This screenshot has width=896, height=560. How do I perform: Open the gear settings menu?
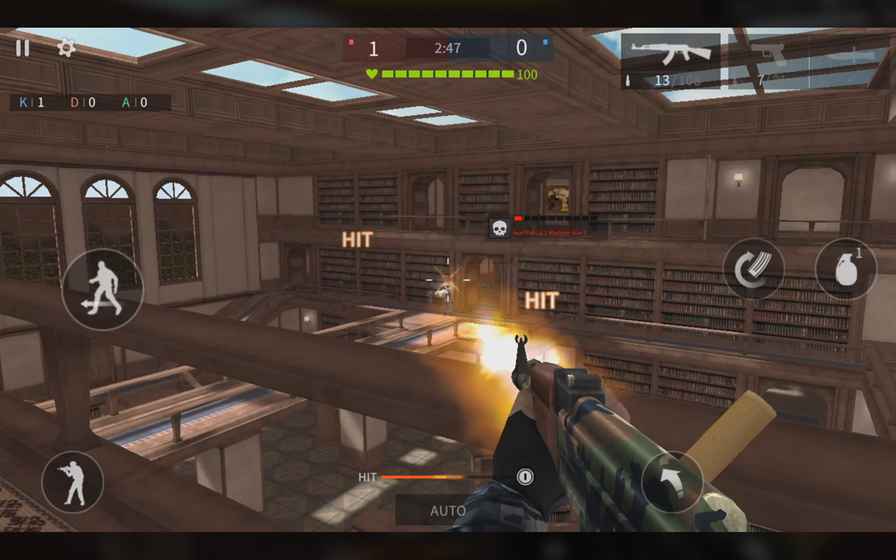click(66, 47)
